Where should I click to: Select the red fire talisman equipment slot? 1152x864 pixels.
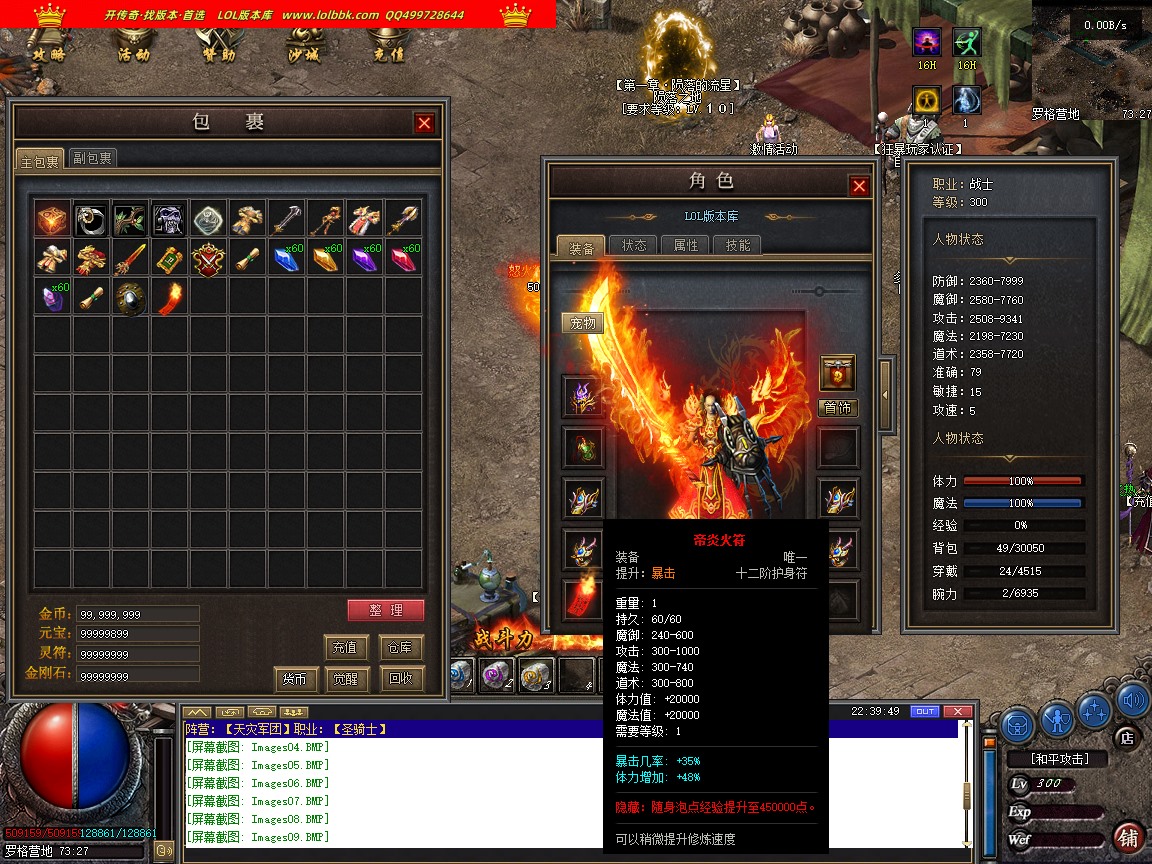(581, 600)
